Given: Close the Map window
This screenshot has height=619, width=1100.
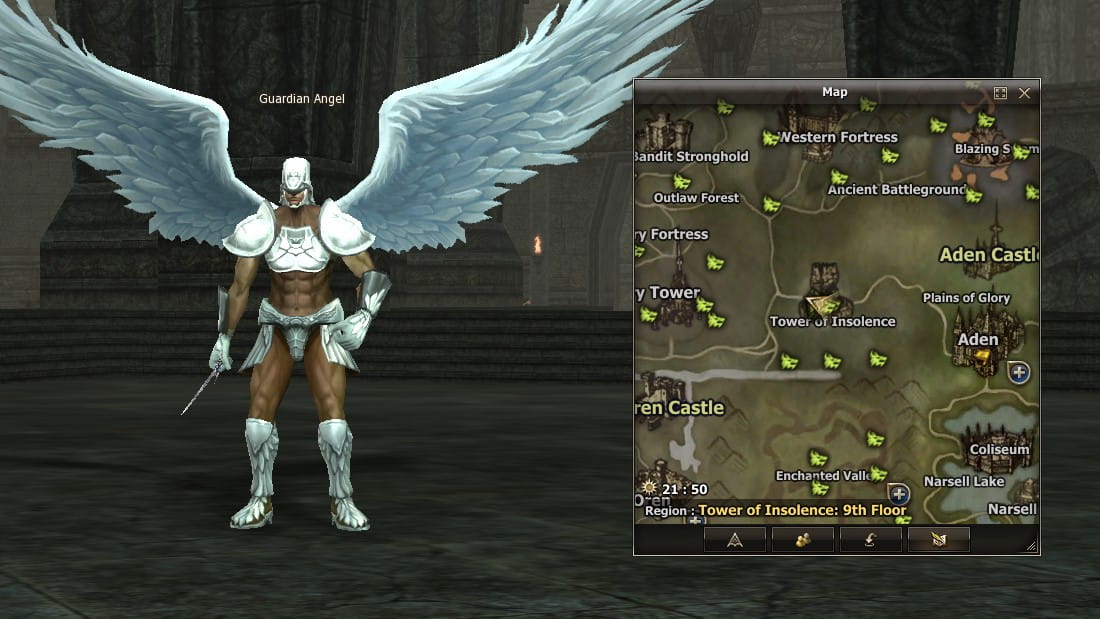Looking at the screenshot, I should [1024, 93].
